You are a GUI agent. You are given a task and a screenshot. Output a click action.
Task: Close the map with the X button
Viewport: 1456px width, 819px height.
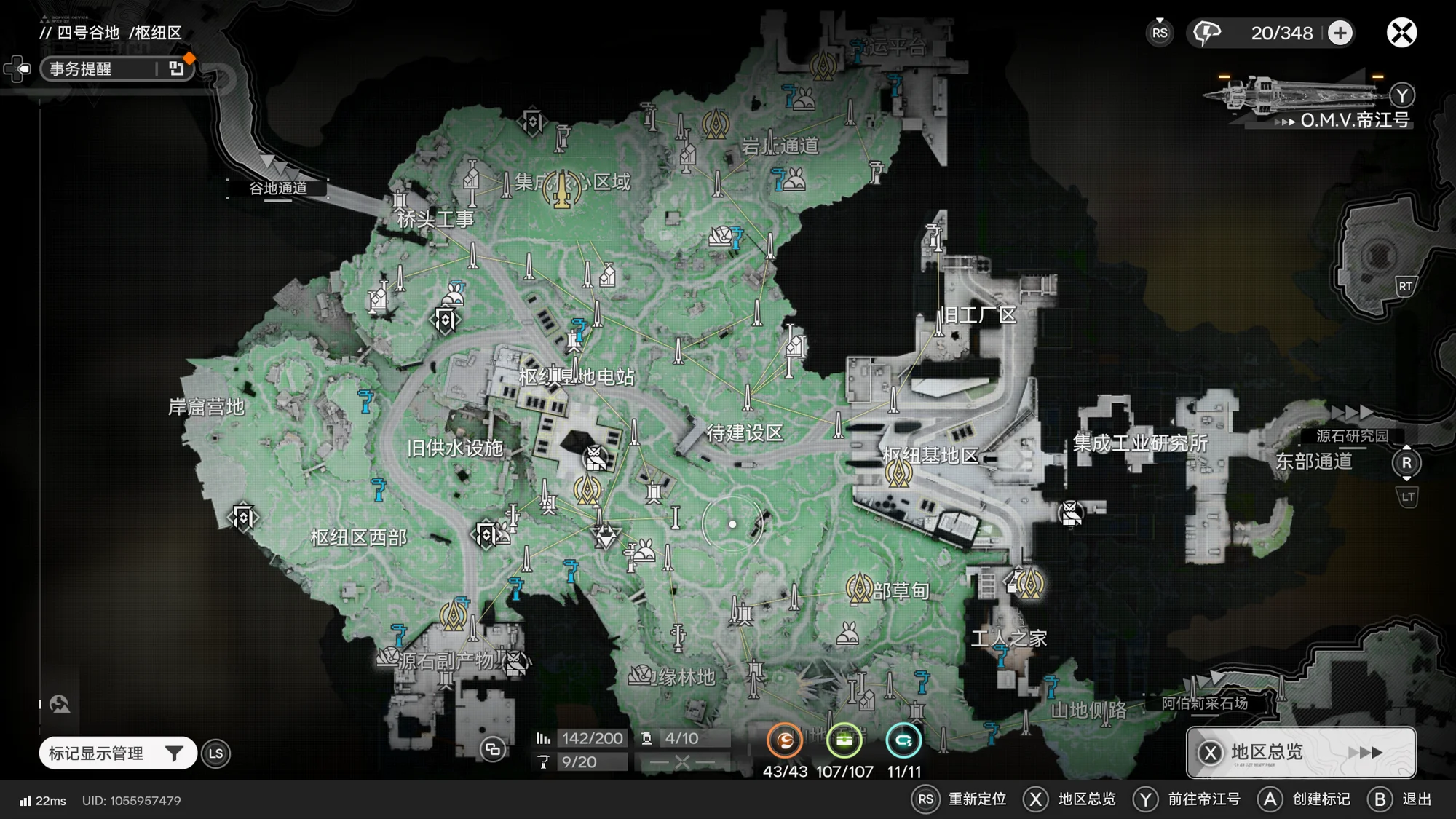[1401, 33]
